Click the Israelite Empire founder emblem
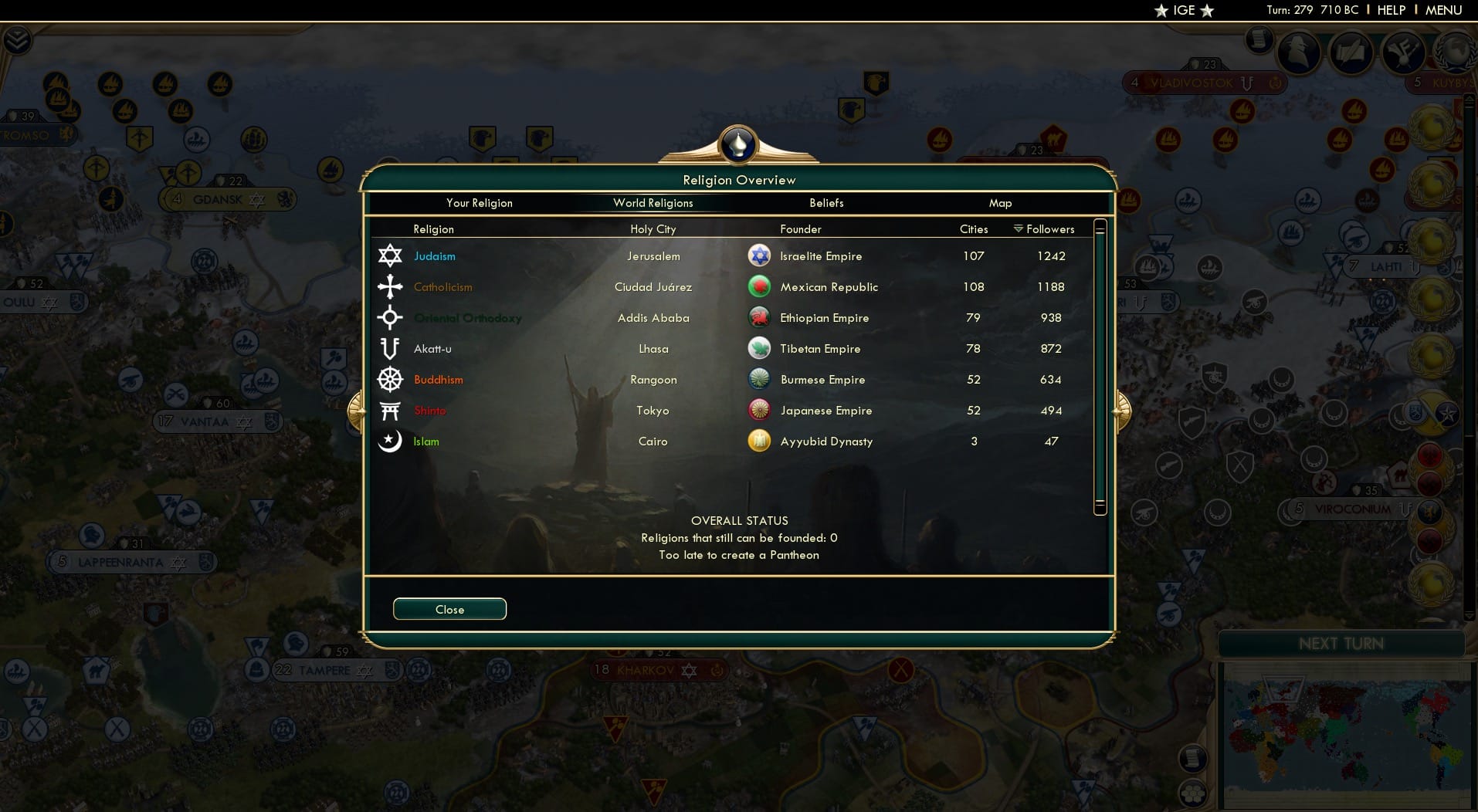The width and height of the screenshot is (1478, 812). click(760, 255)
